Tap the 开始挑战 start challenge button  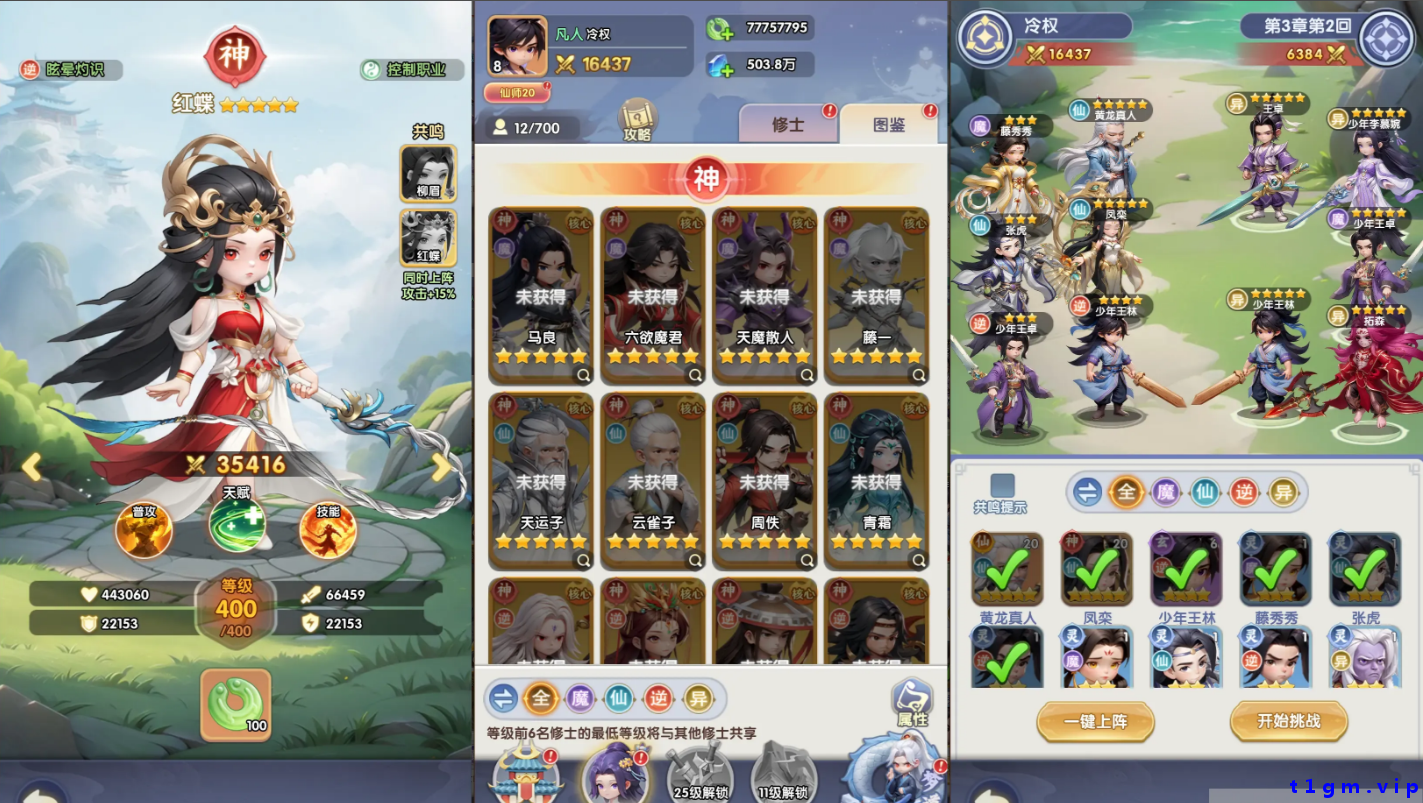1288,721
